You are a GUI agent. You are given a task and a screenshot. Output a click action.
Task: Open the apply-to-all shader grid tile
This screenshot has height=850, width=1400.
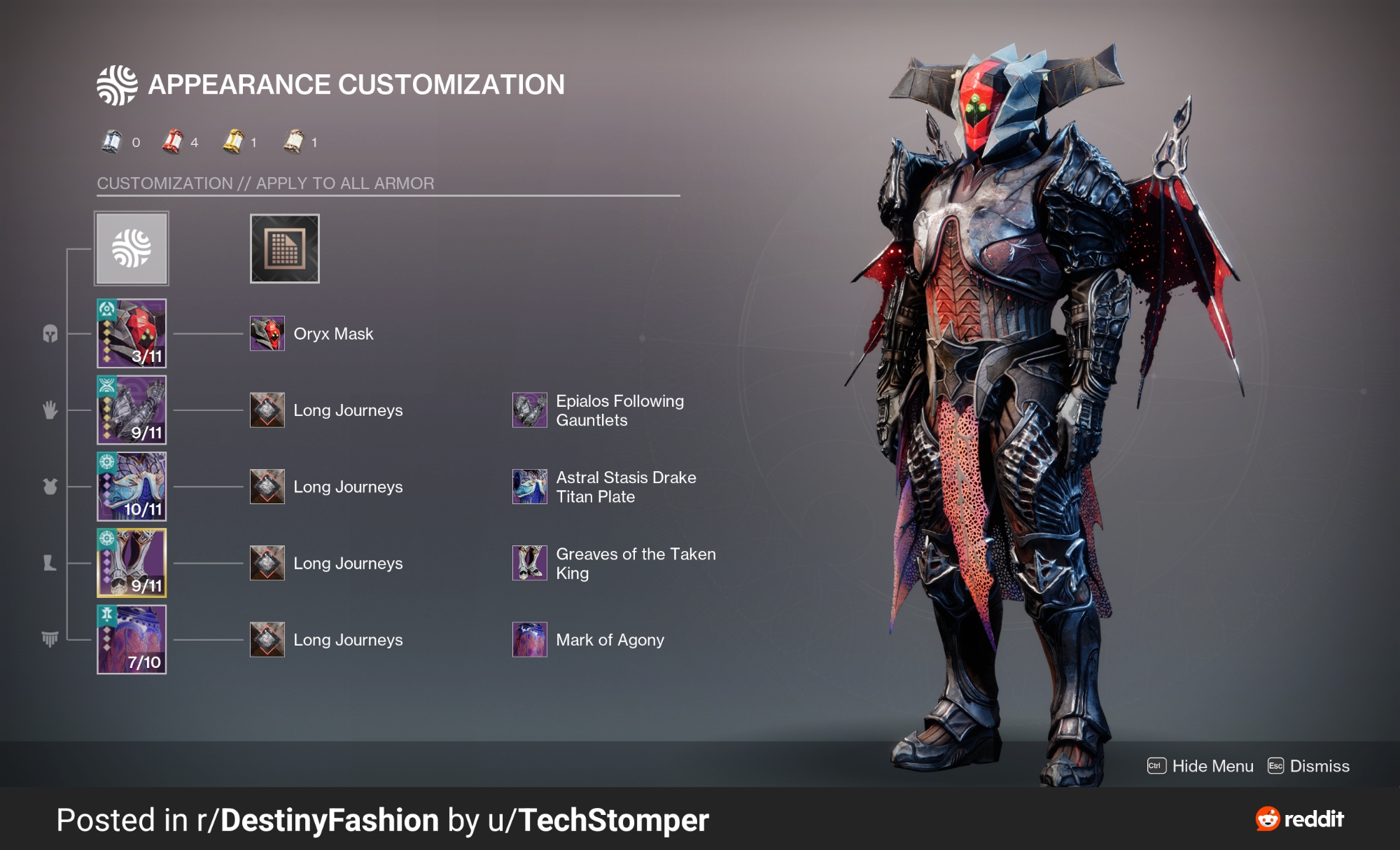click(x=284, y=249)
